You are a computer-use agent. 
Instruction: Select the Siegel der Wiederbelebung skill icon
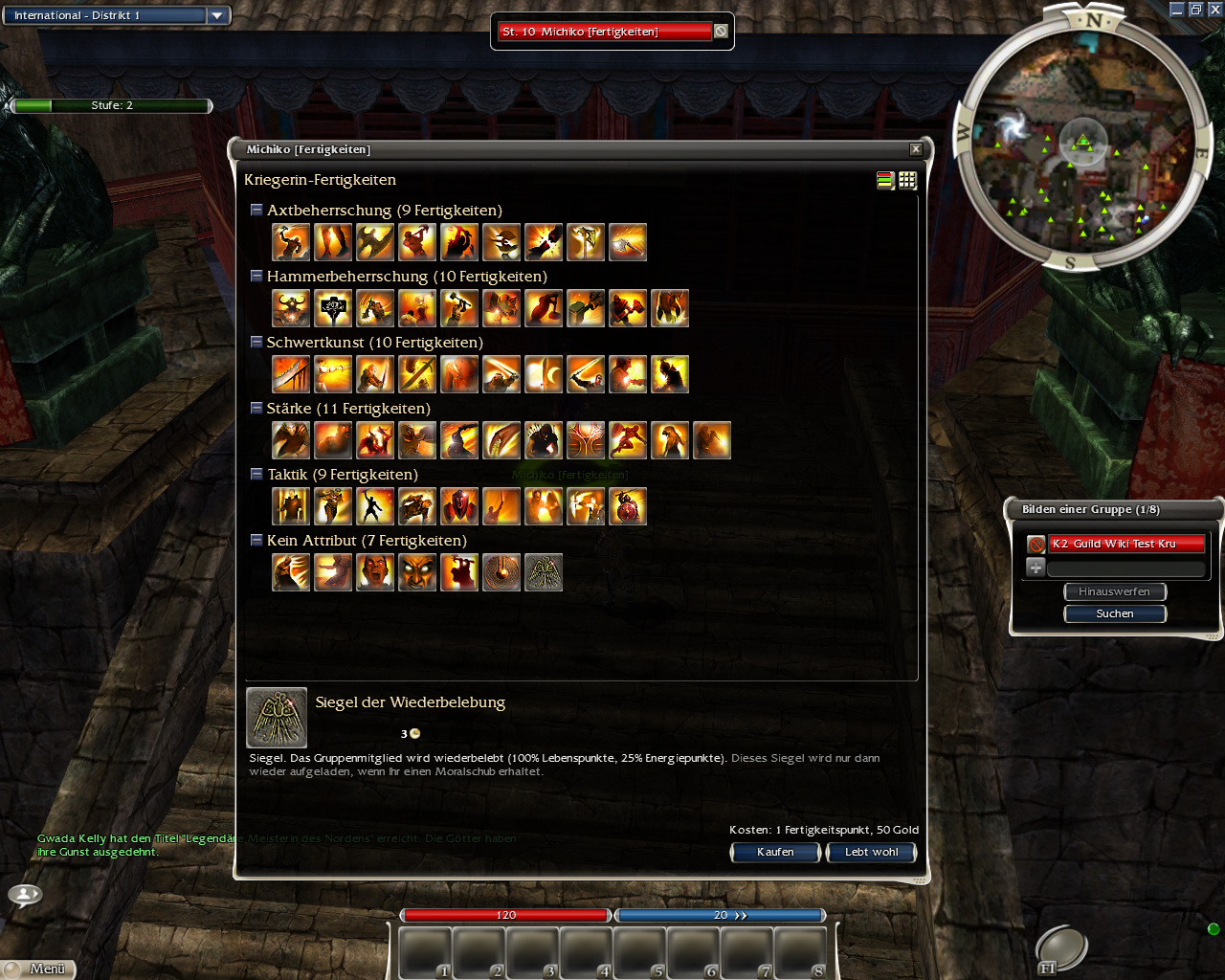point(544,572)
